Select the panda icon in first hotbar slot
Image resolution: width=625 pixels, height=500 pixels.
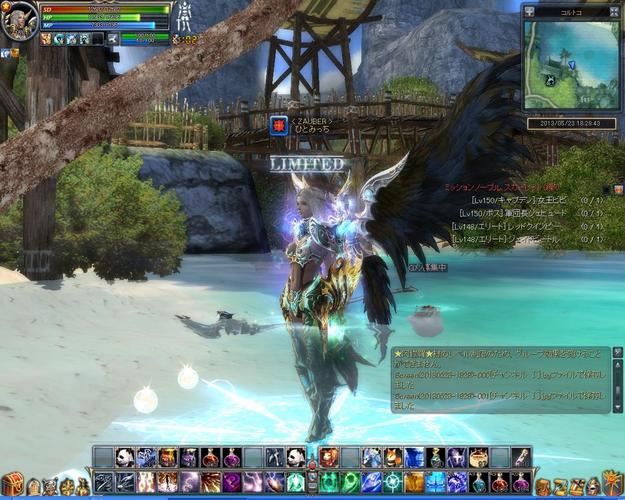(124, 457)
